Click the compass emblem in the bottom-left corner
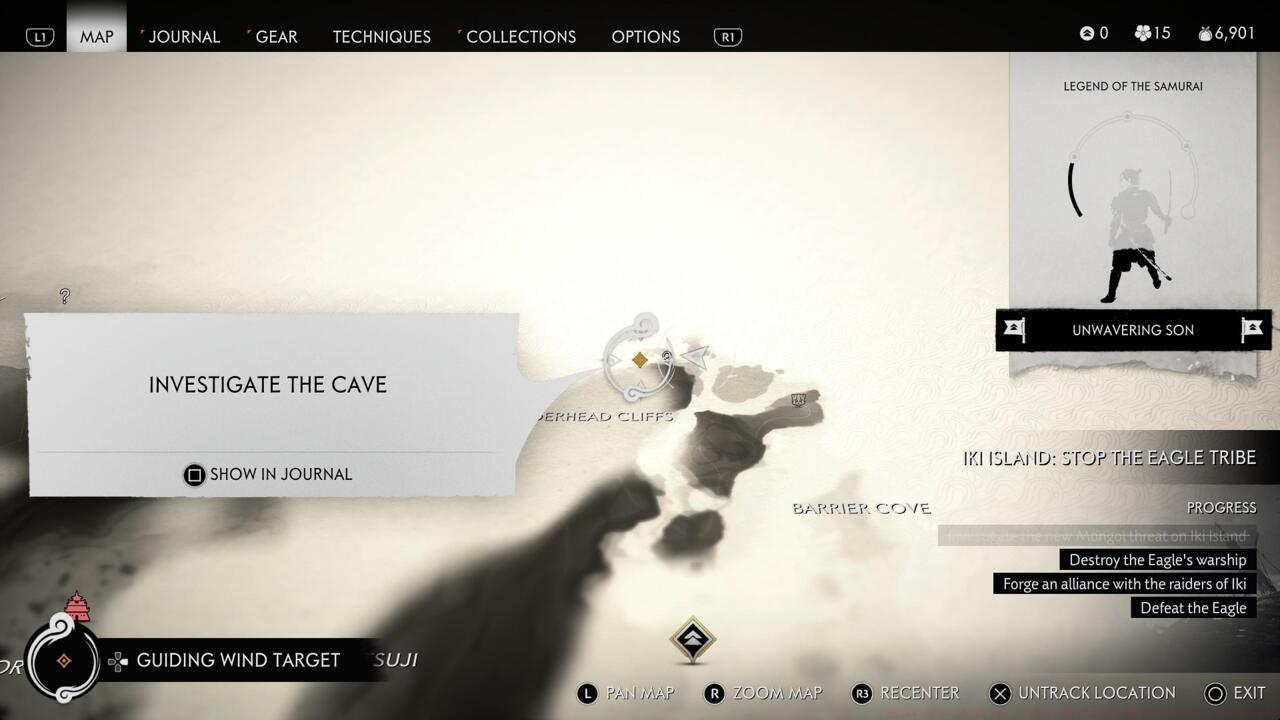 pyautogui.click(x=62, y=660)
